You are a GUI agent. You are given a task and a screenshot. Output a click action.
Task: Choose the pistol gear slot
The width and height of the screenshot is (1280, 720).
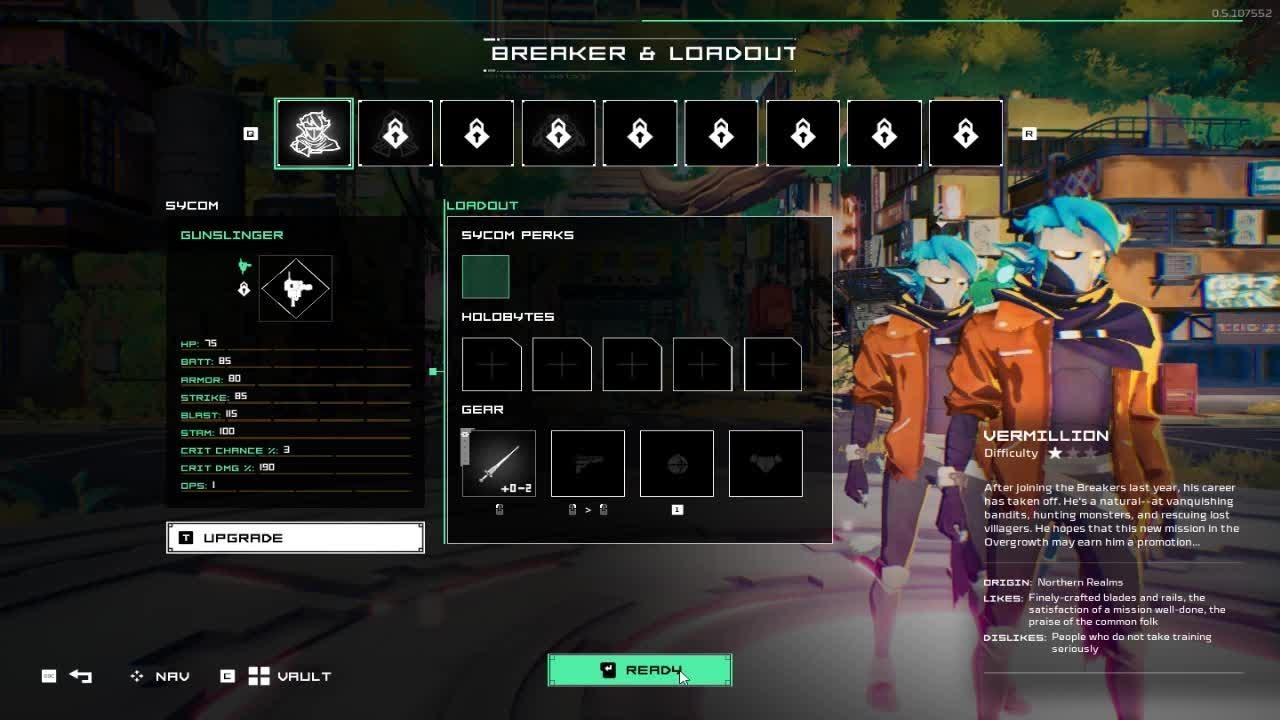click(588, 464)
